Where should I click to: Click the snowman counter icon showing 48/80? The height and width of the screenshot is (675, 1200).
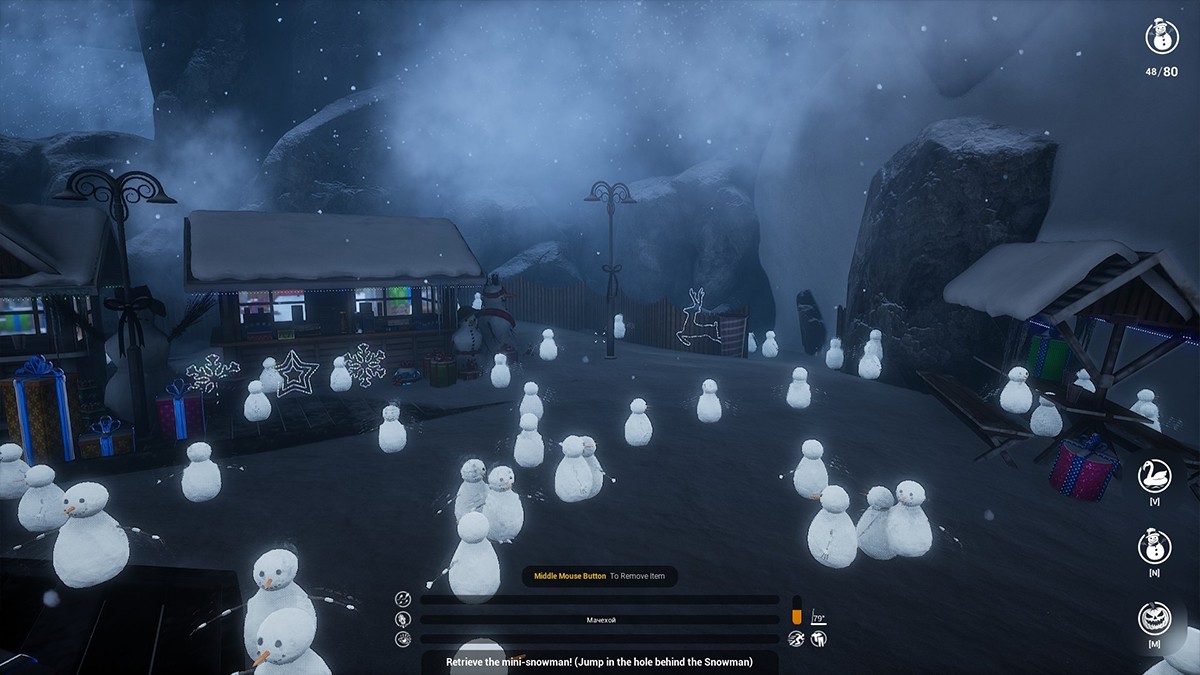[x=1161, y=37]
